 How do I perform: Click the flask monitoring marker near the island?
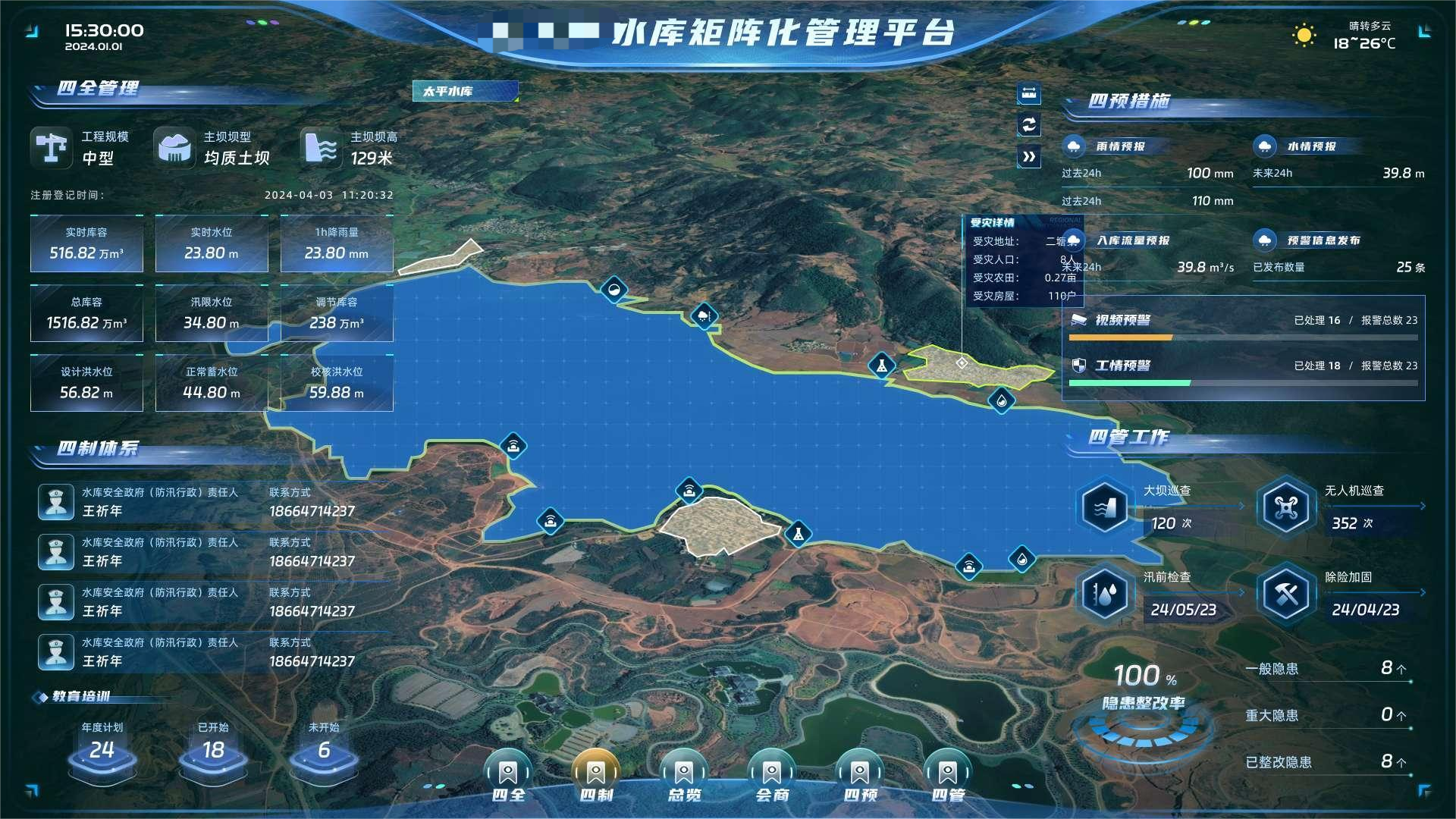click(x=799, y=534)
